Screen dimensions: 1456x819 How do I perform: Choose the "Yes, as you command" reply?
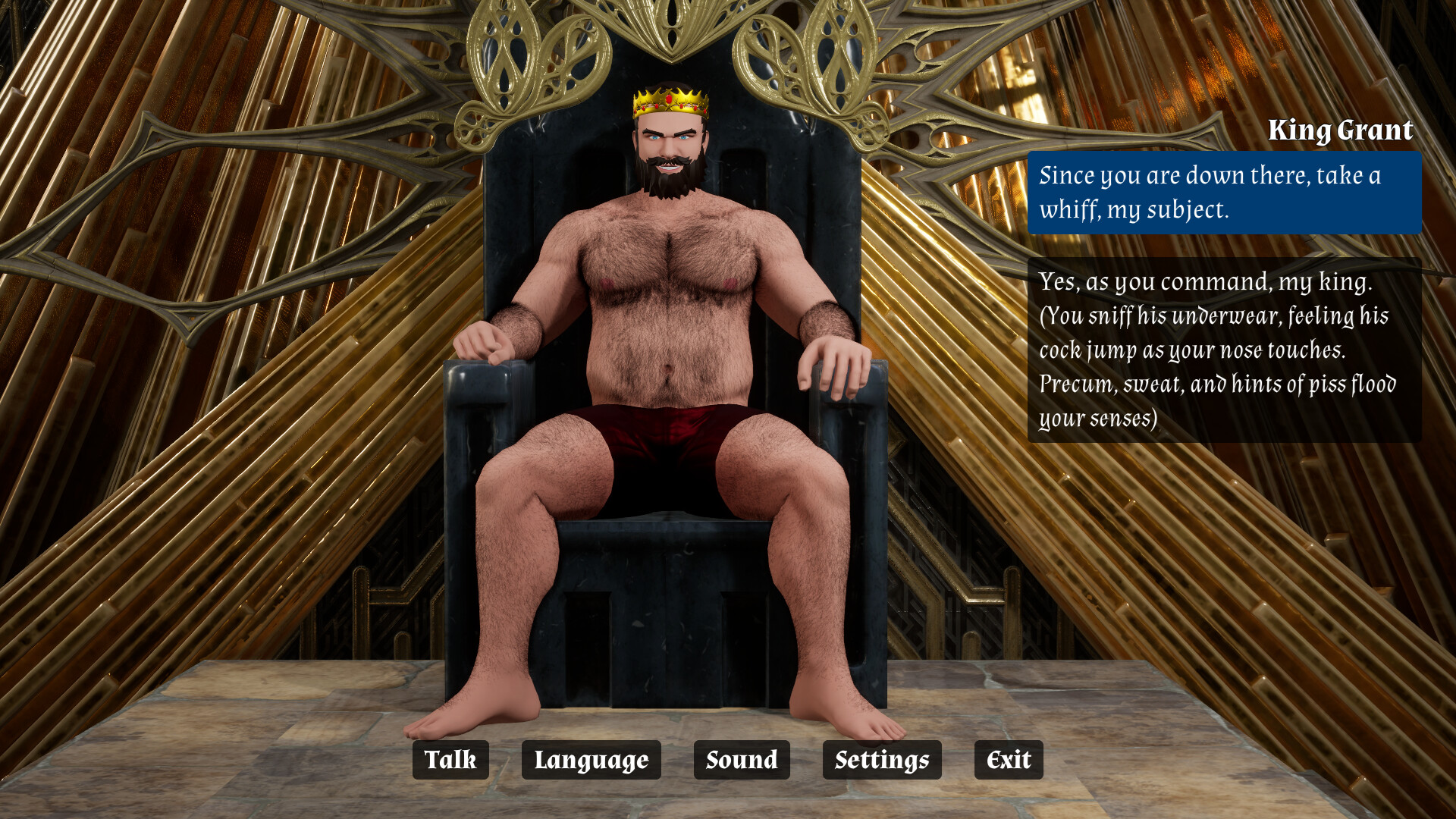[1224, 350]
